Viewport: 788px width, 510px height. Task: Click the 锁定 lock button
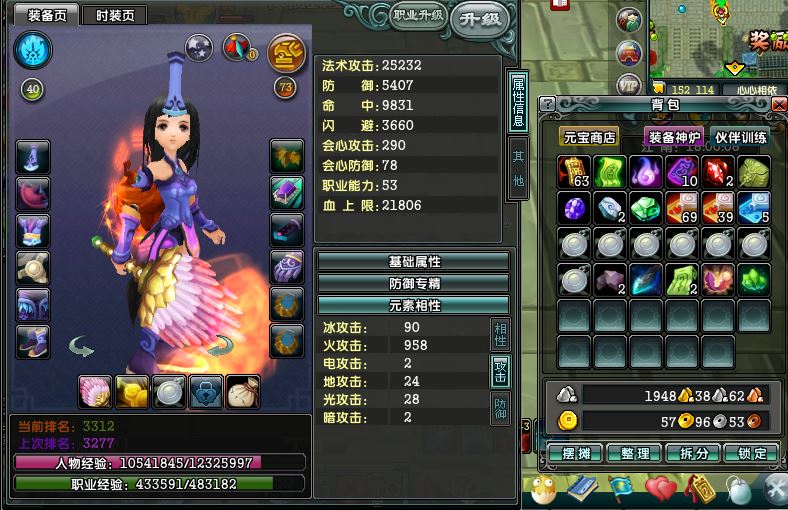(x=750, y=453)
